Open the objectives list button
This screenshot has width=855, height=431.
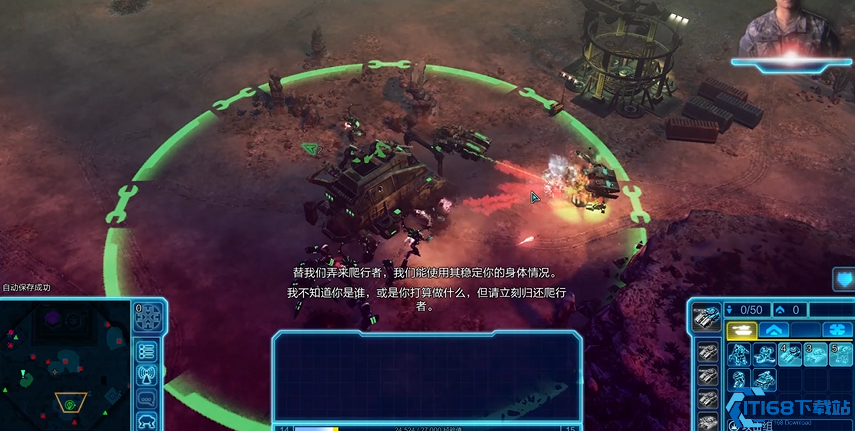coord(147,351)
